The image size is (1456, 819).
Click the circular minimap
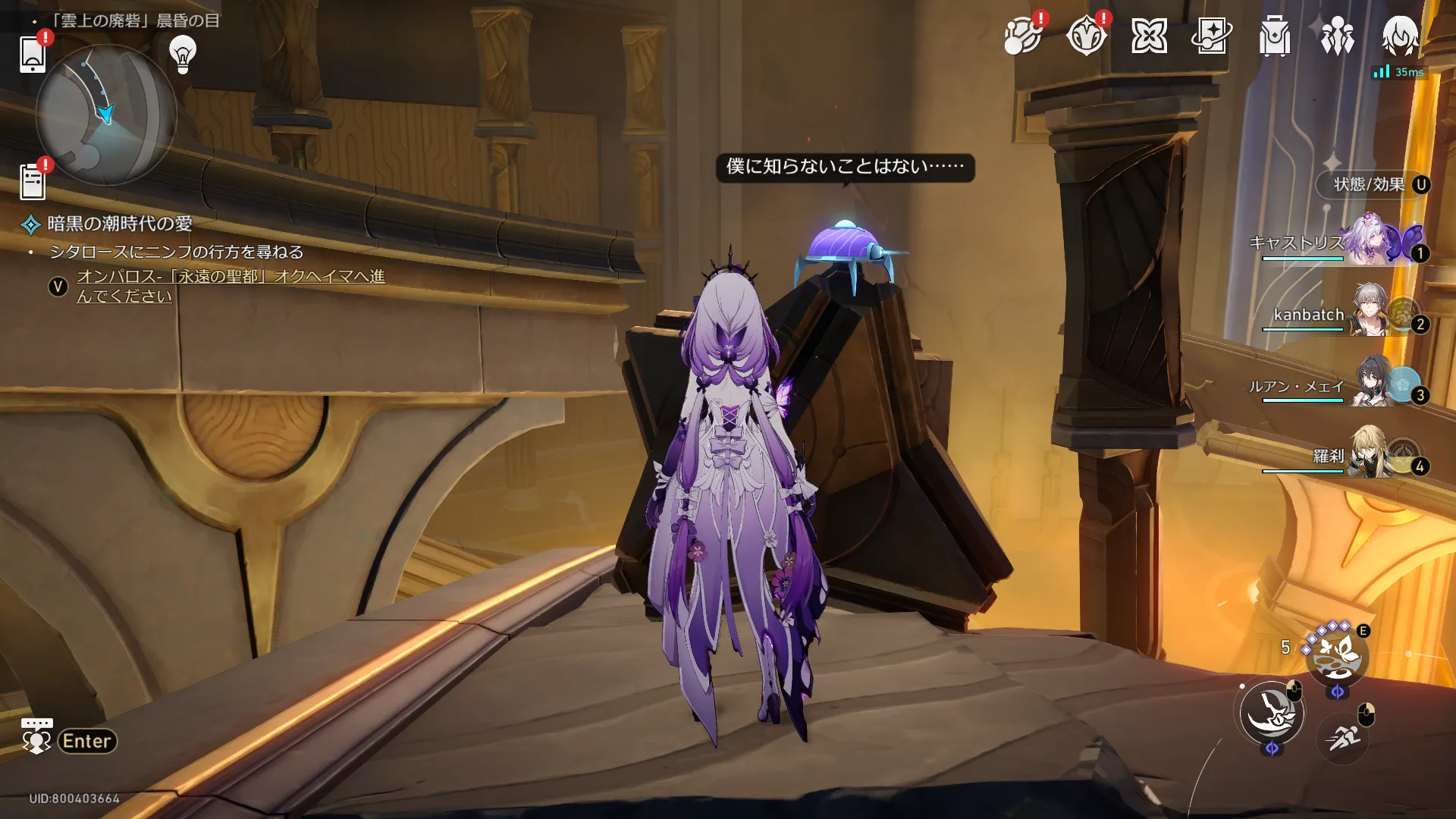106,115
